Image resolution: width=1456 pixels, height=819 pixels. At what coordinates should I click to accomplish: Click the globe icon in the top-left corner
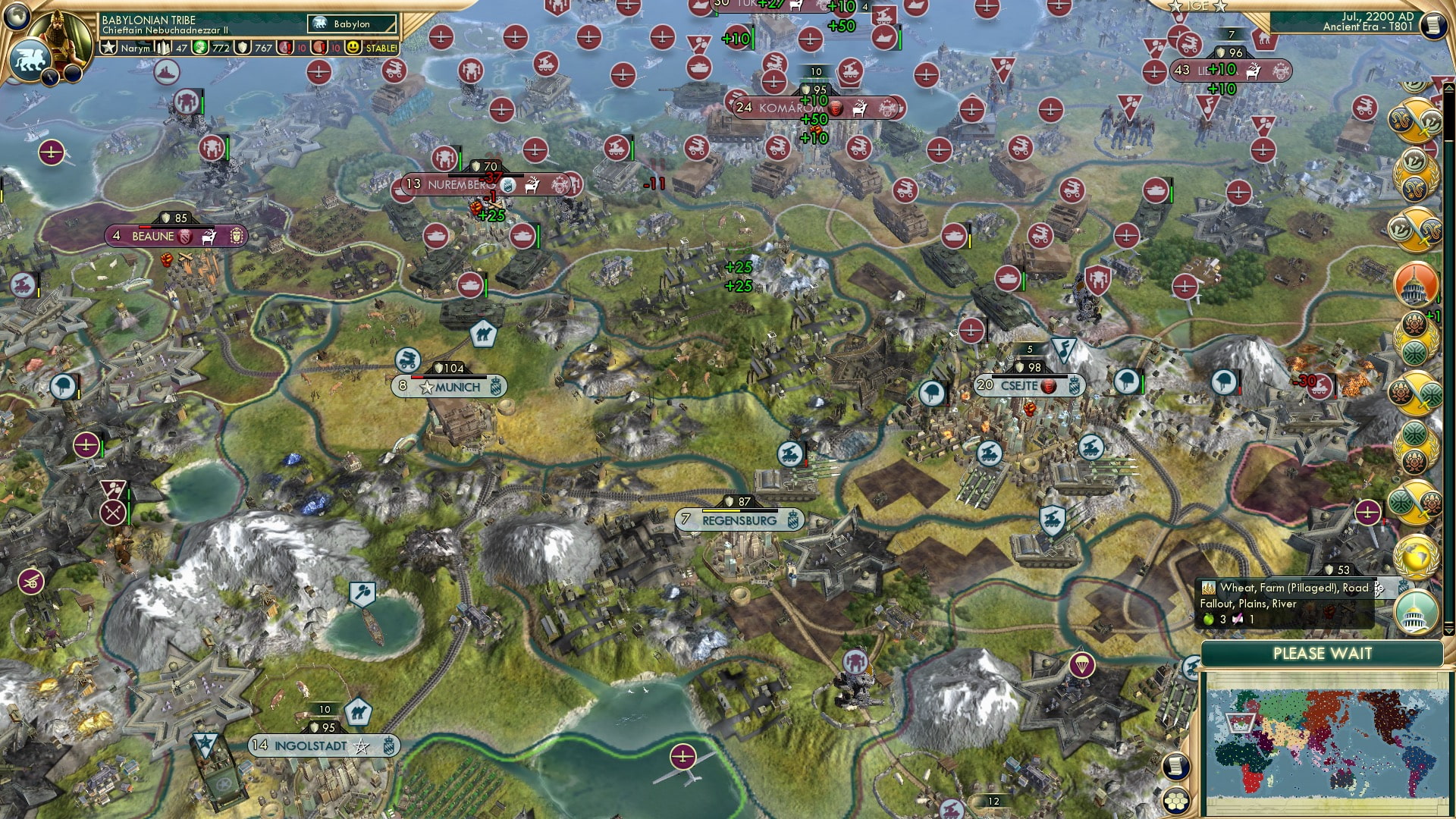click(x=17, y=17)
